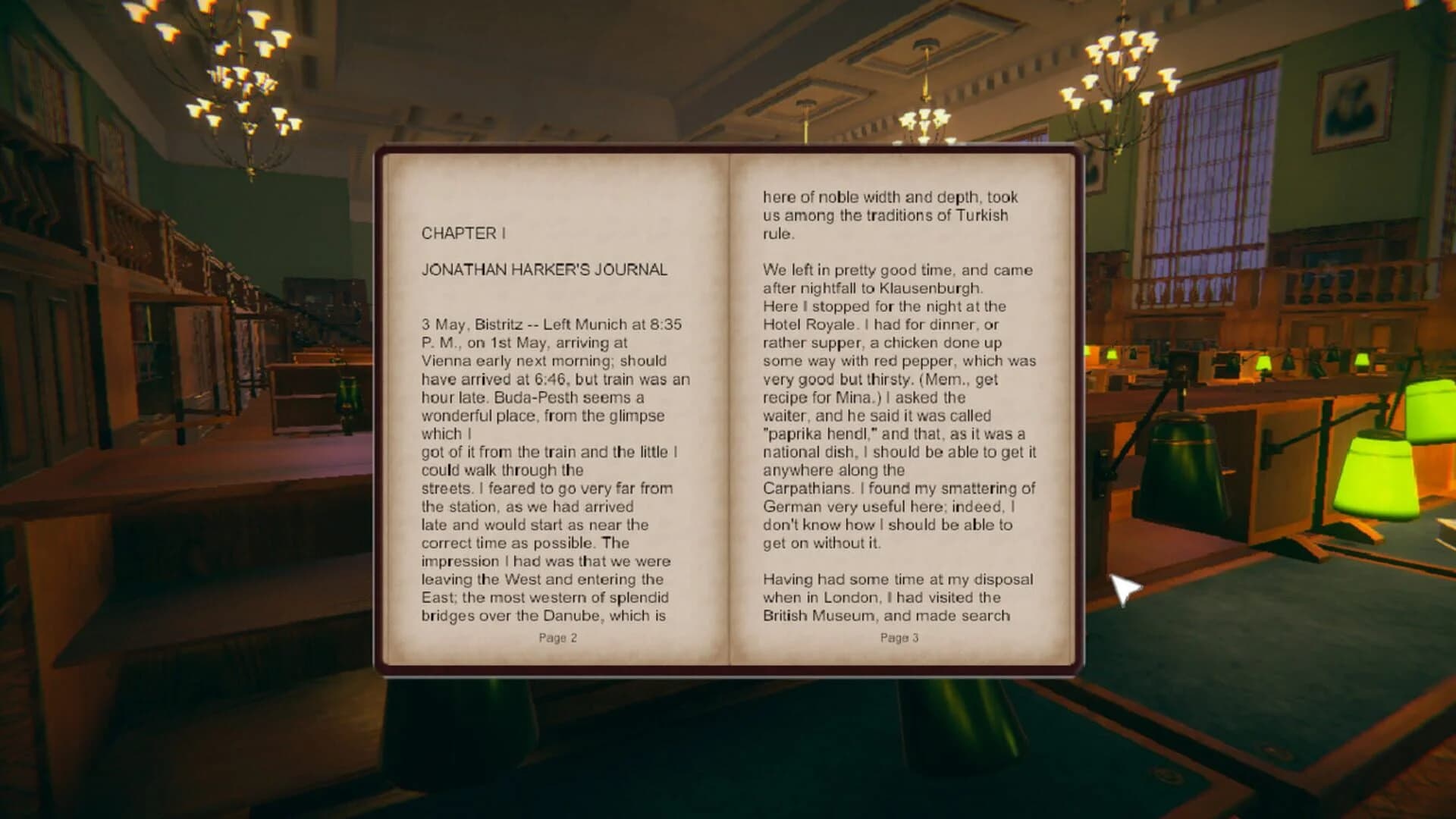This screenshot has height=819, width=1456.
Task: Select the JONATHAN HARKER'S JOURNAL heading
Action: [545, 268]
